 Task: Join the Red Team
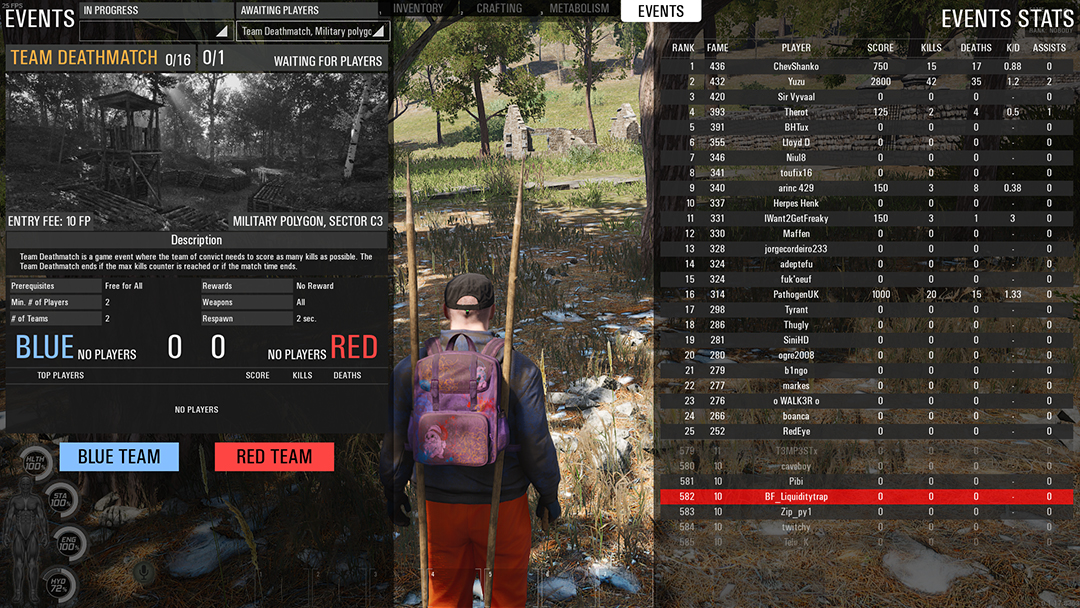(x=274, y=457)
